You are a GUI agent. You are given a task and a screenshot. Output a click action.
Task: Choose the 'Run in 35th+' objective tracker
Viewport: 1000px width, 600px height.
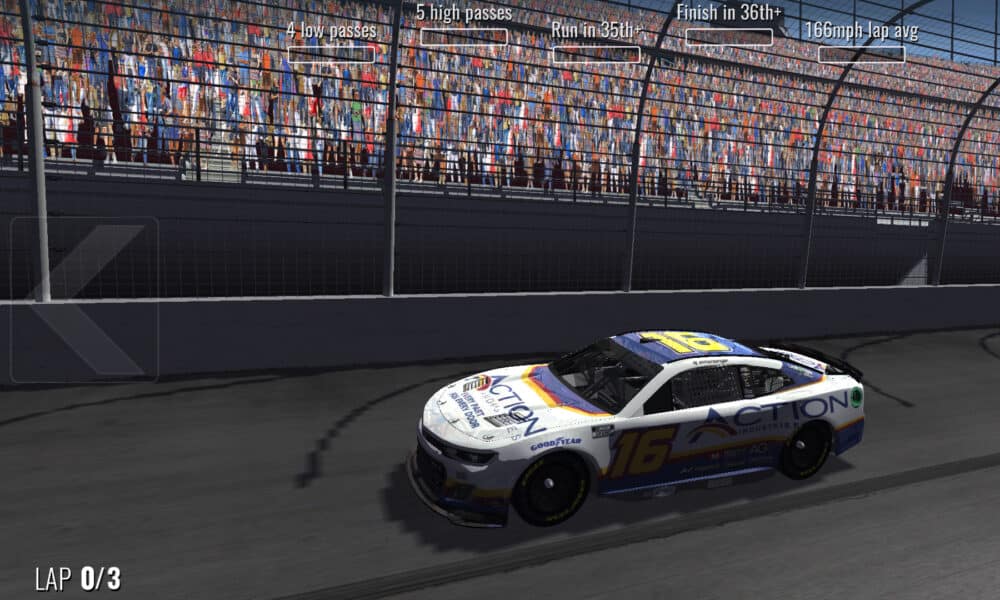coord(596,43)
